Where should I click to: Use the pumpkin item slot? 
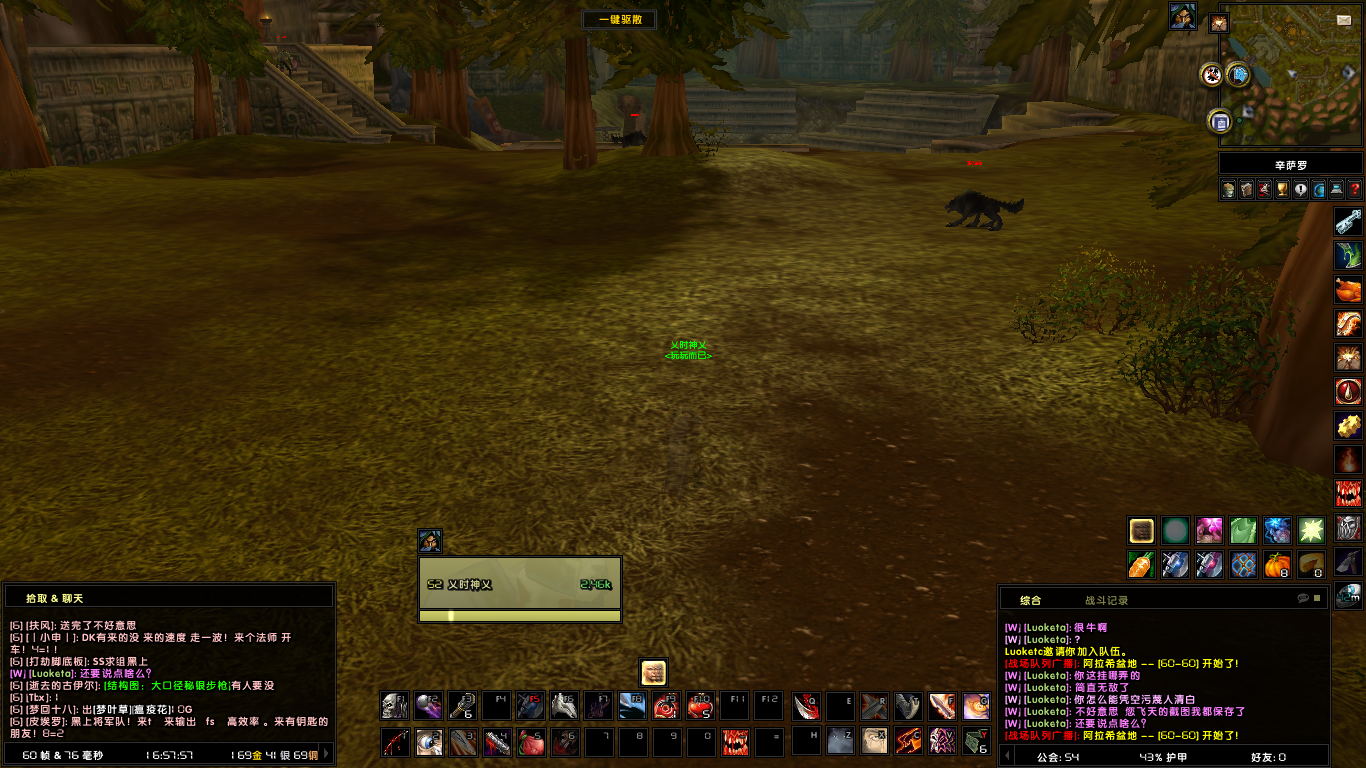click(x=1277, y=565)
